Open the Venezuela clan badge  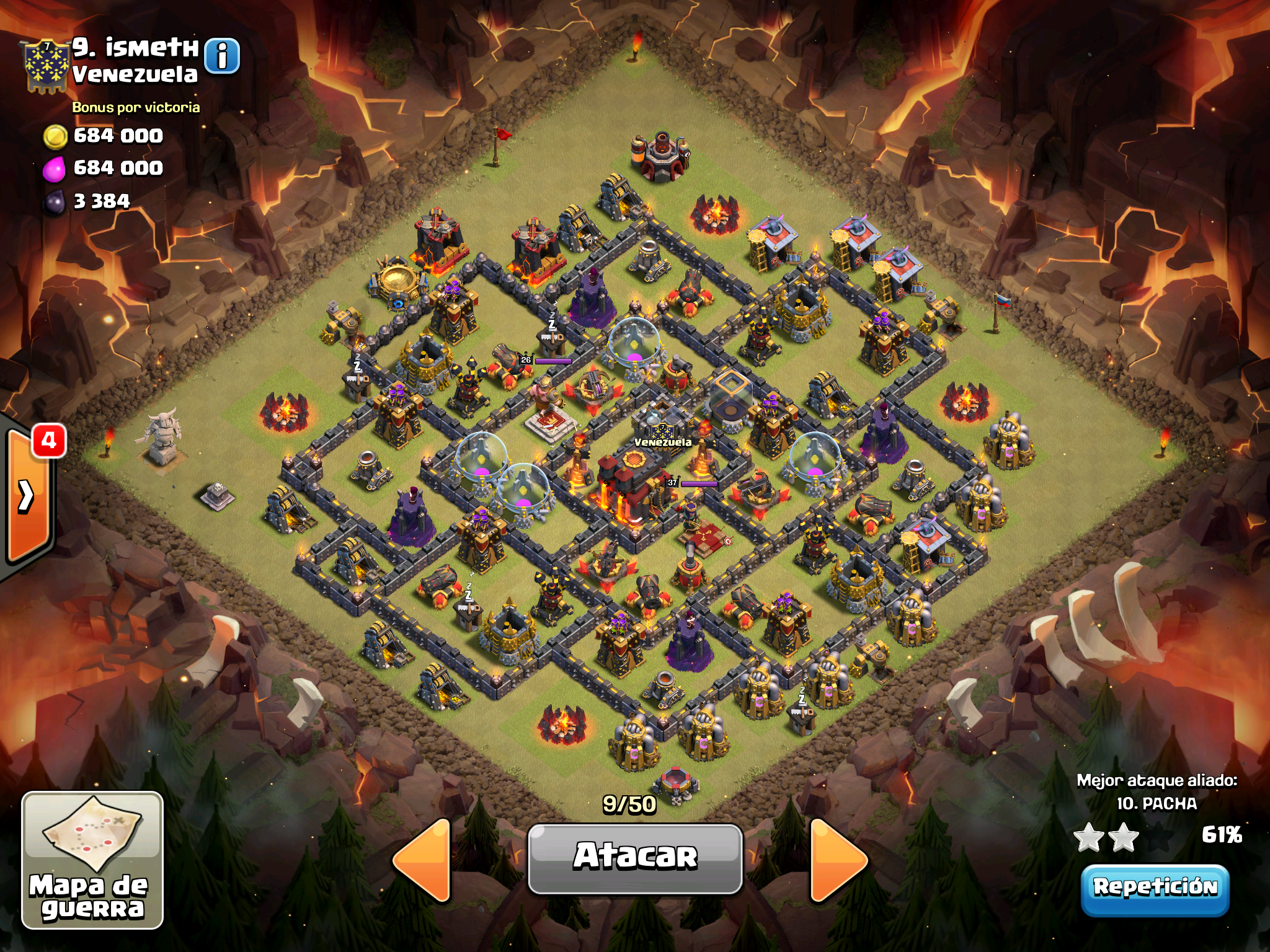pyautogui.click(x=45, y=66)
